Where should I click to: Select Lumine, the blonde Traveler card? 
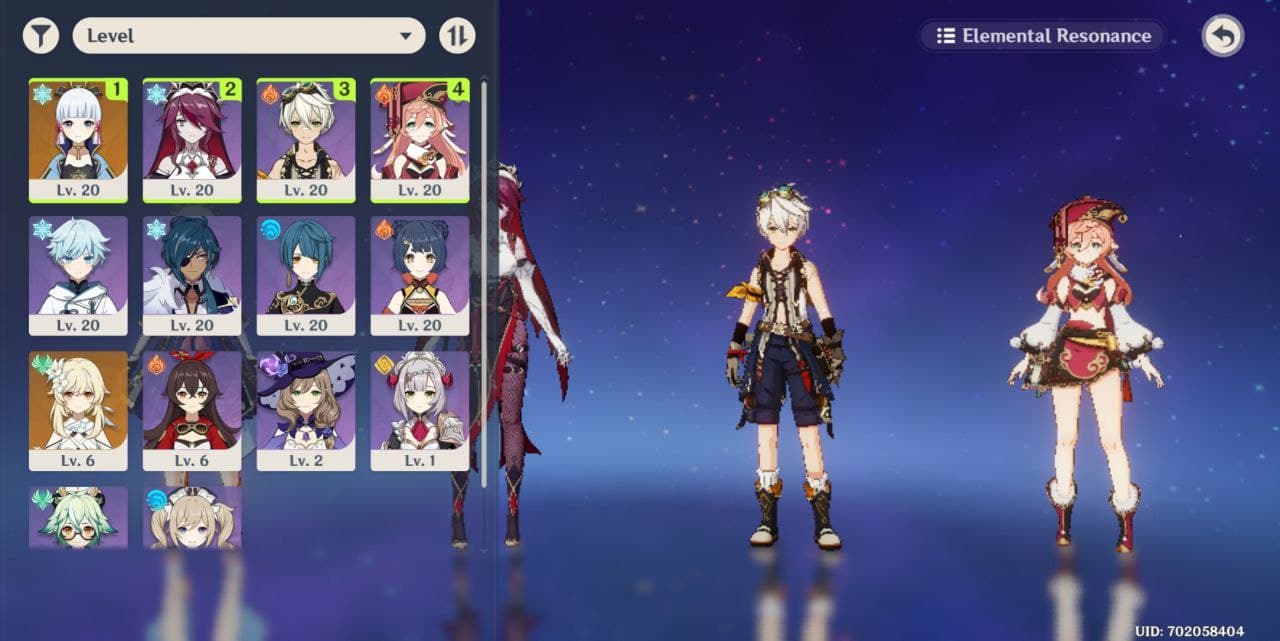click(78, 410)
